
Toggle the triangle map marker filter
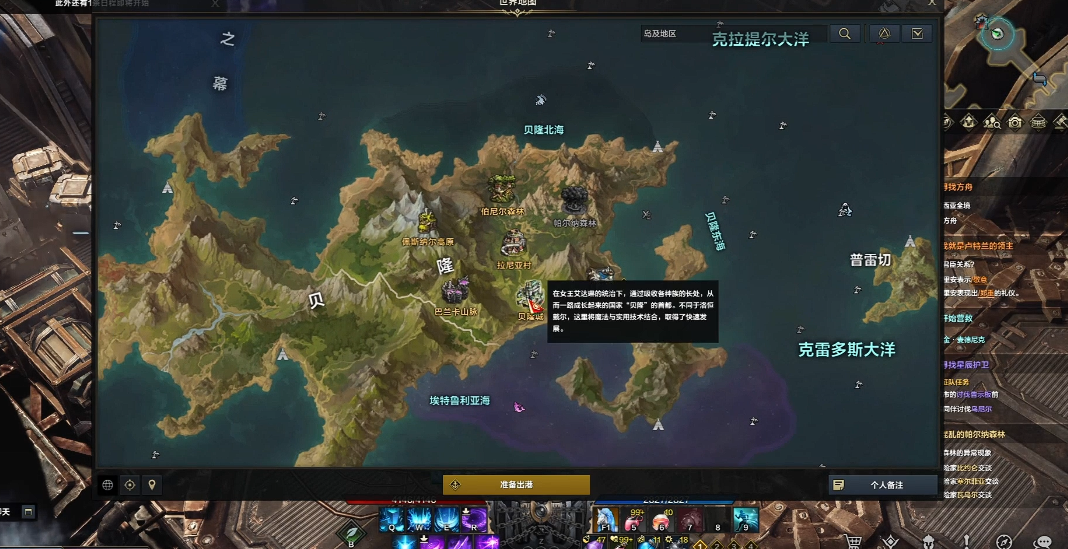[884, 34]
